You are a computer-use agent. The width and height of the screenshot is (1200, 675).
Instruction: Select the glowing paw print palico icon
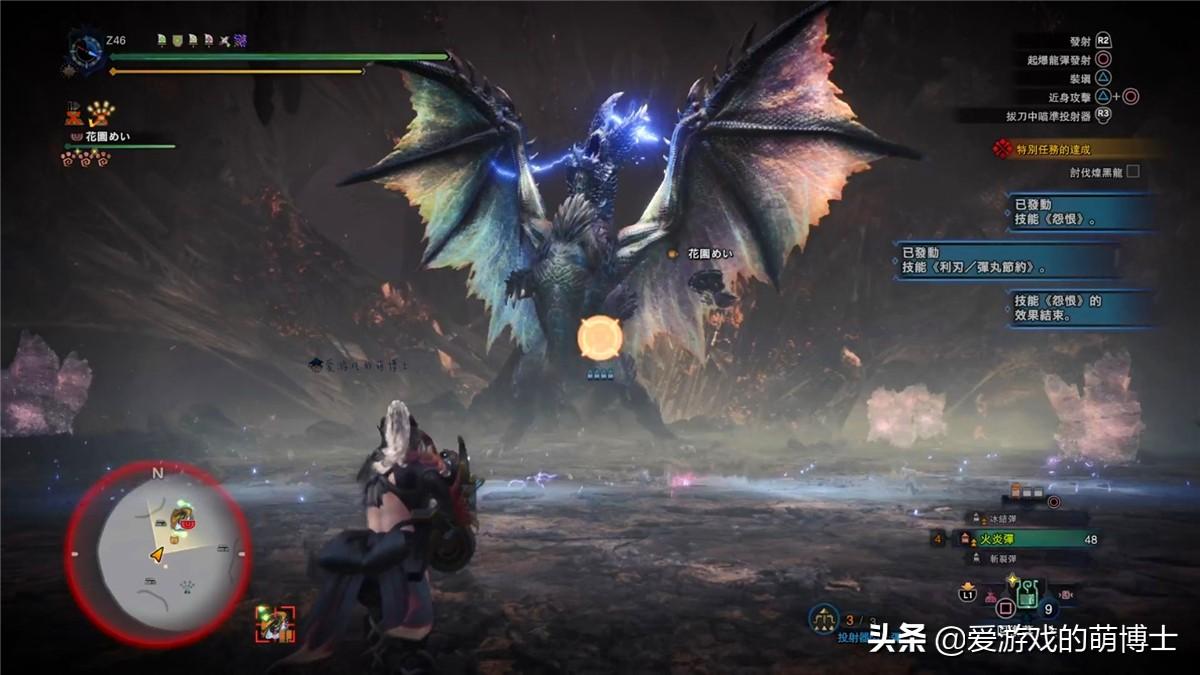[102, 112]
